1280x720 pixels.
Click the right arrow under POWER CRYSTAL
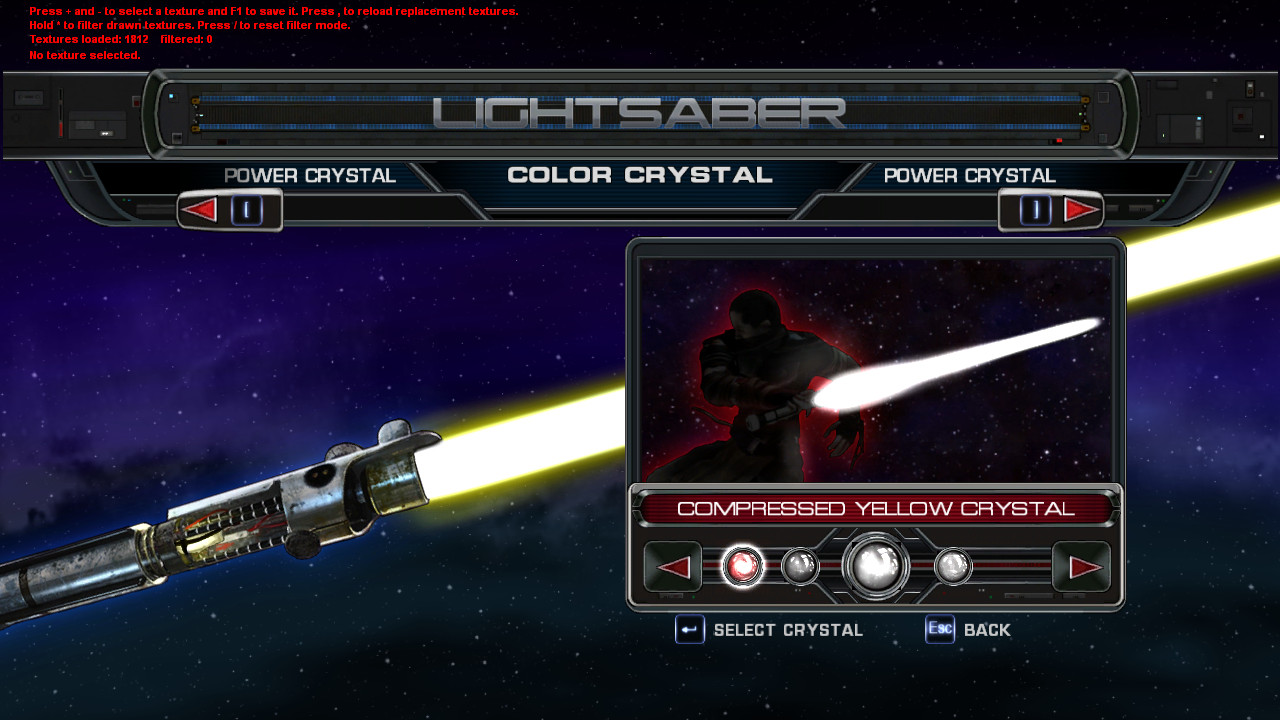[x=1081, y=209]
